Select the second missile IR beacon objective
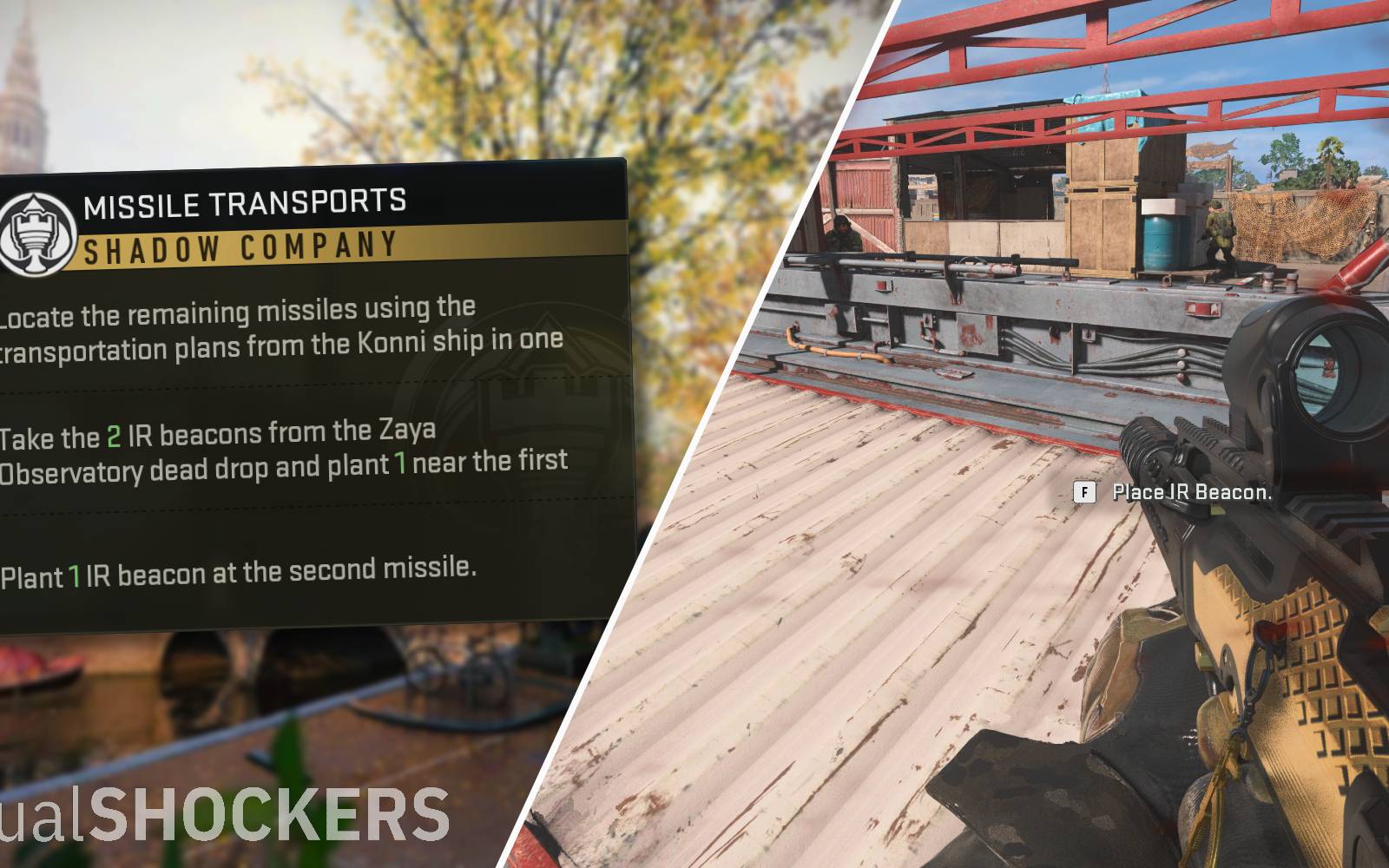Viewport: 1389px width, 868px height. click(239, 573)
